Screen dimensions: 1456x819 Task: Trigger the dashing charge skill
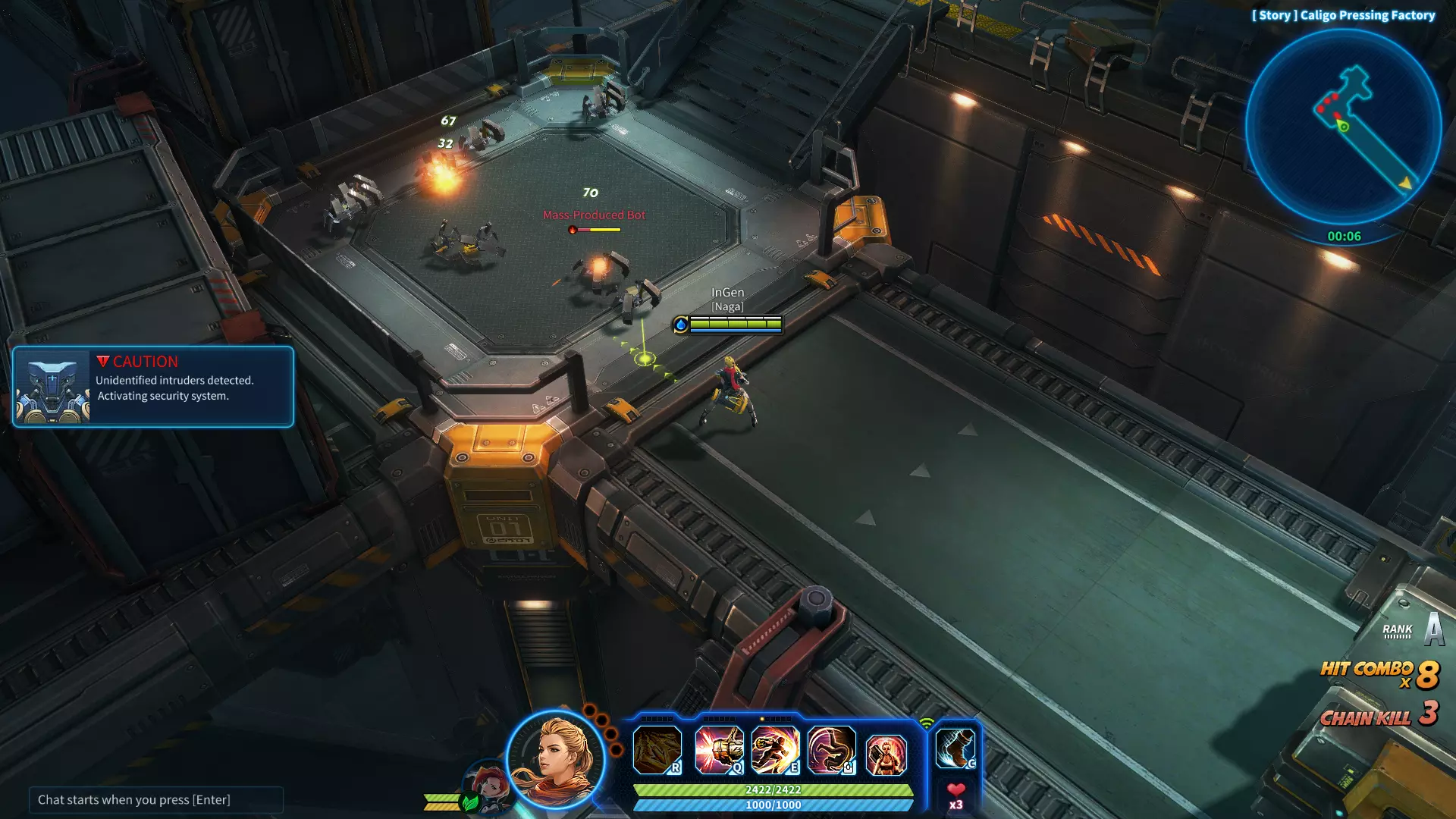pyautogui.click(x=774, y=750)
